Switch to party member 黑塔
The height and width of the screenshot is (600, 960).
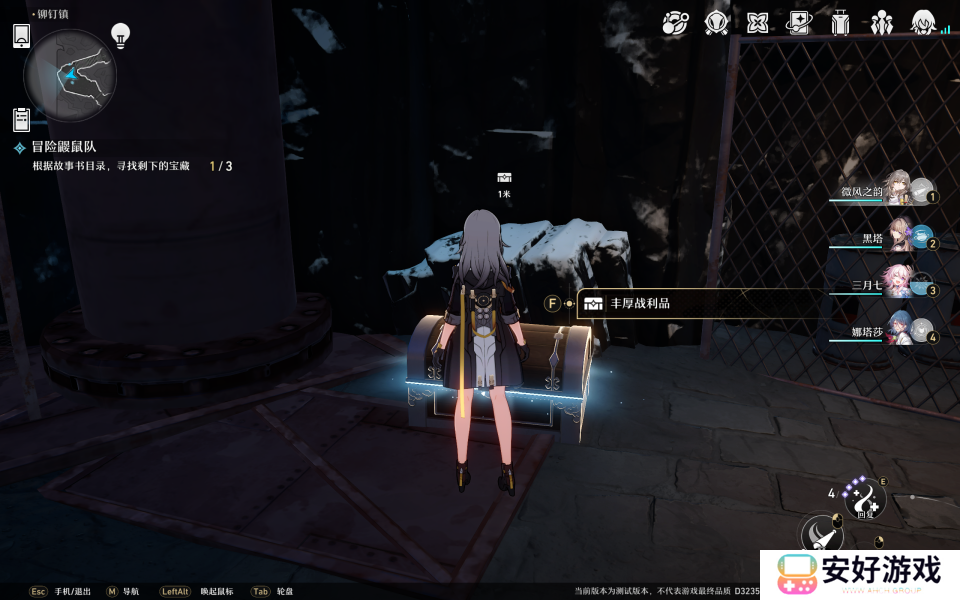point(896,238)
